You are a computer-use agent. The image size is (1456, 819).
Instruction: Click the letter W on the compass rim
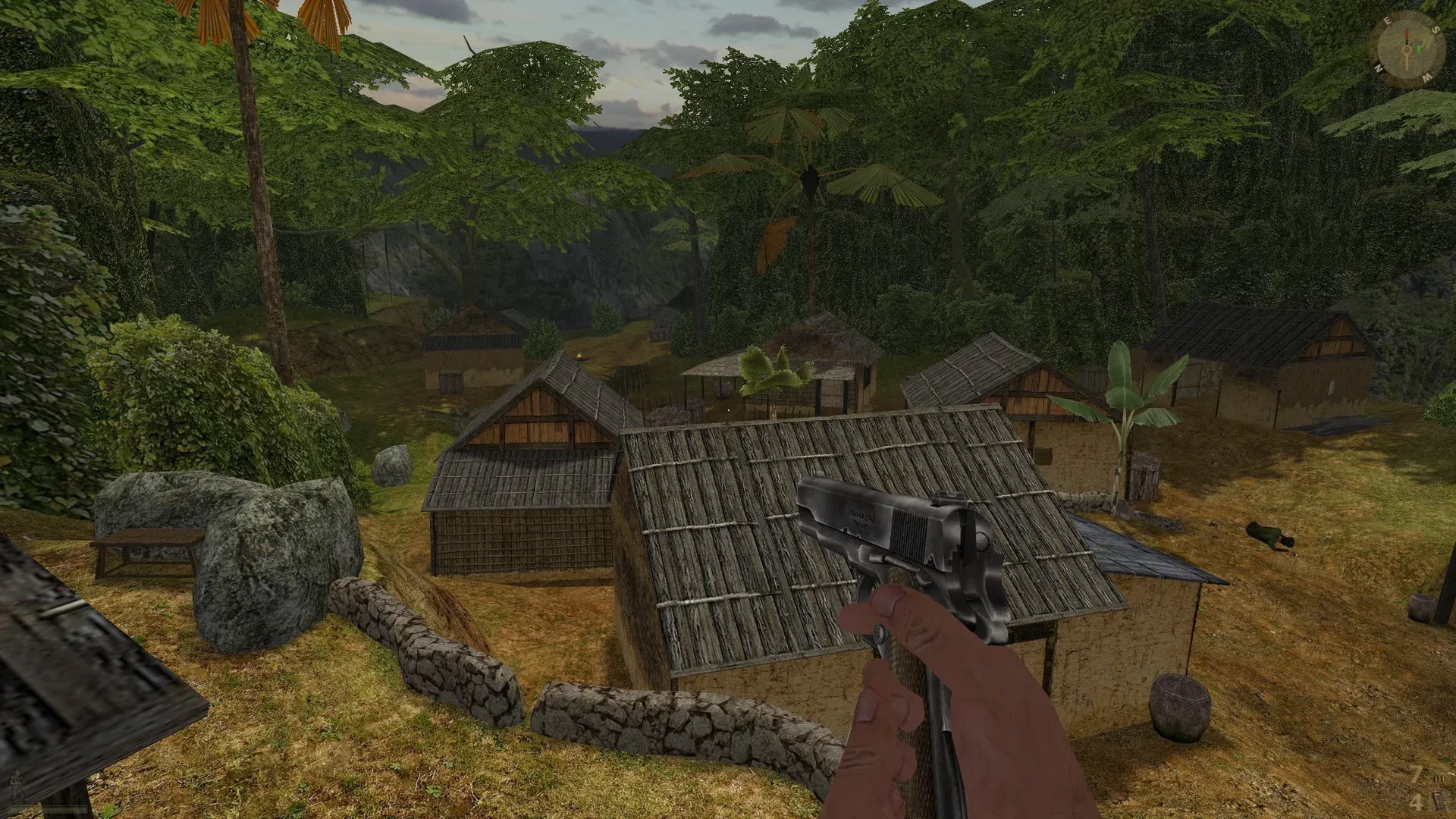click(1426, 77)
